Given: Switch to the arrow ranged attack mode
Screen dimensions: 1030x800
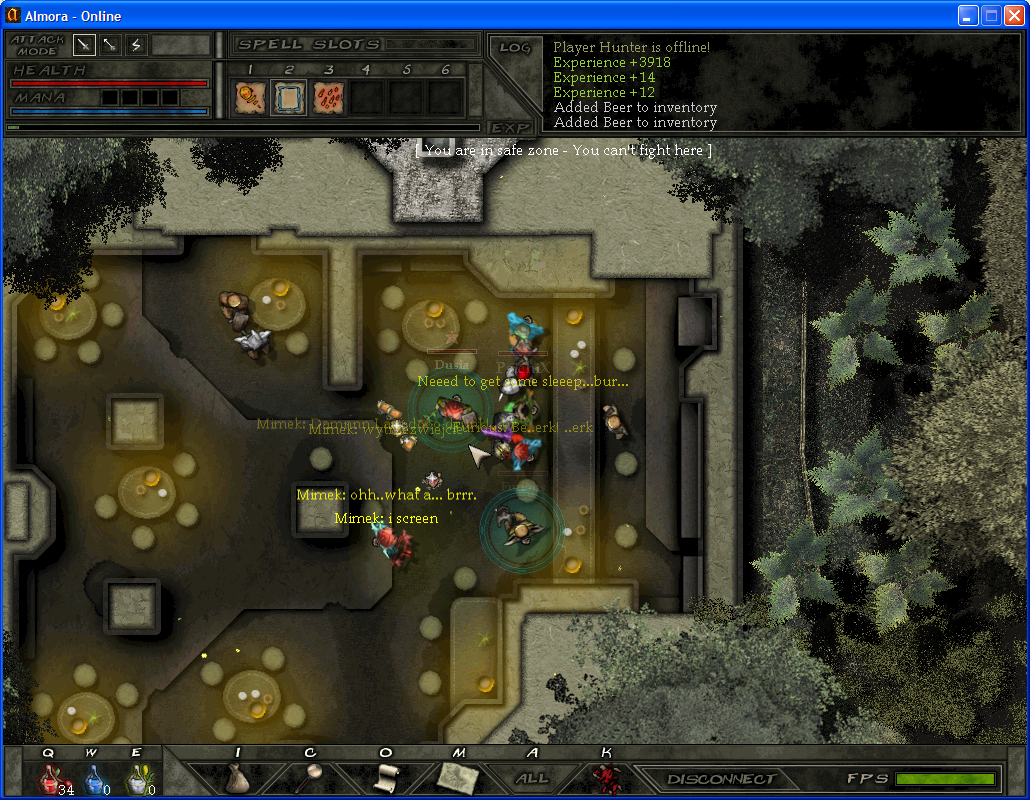Looking at the screenshot, I should (x=110, y=45).
